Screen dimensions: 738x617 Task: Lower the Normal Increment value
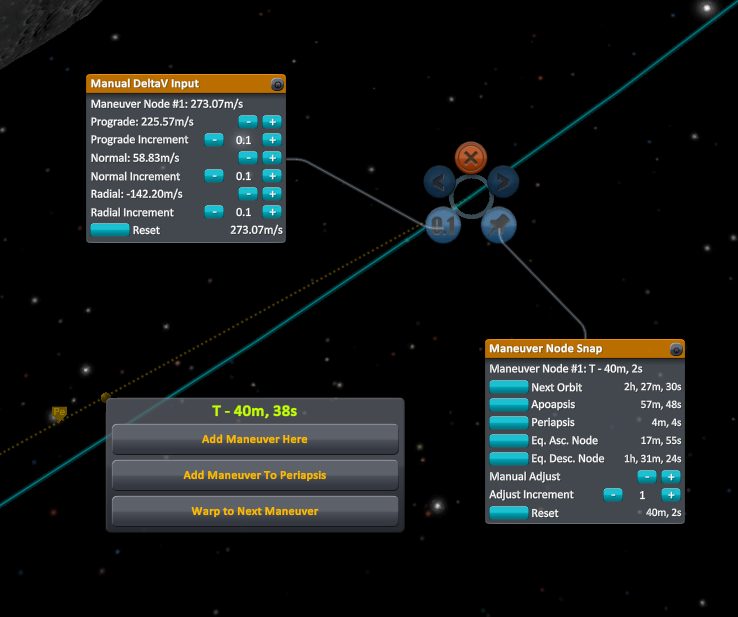pos(214,176)
